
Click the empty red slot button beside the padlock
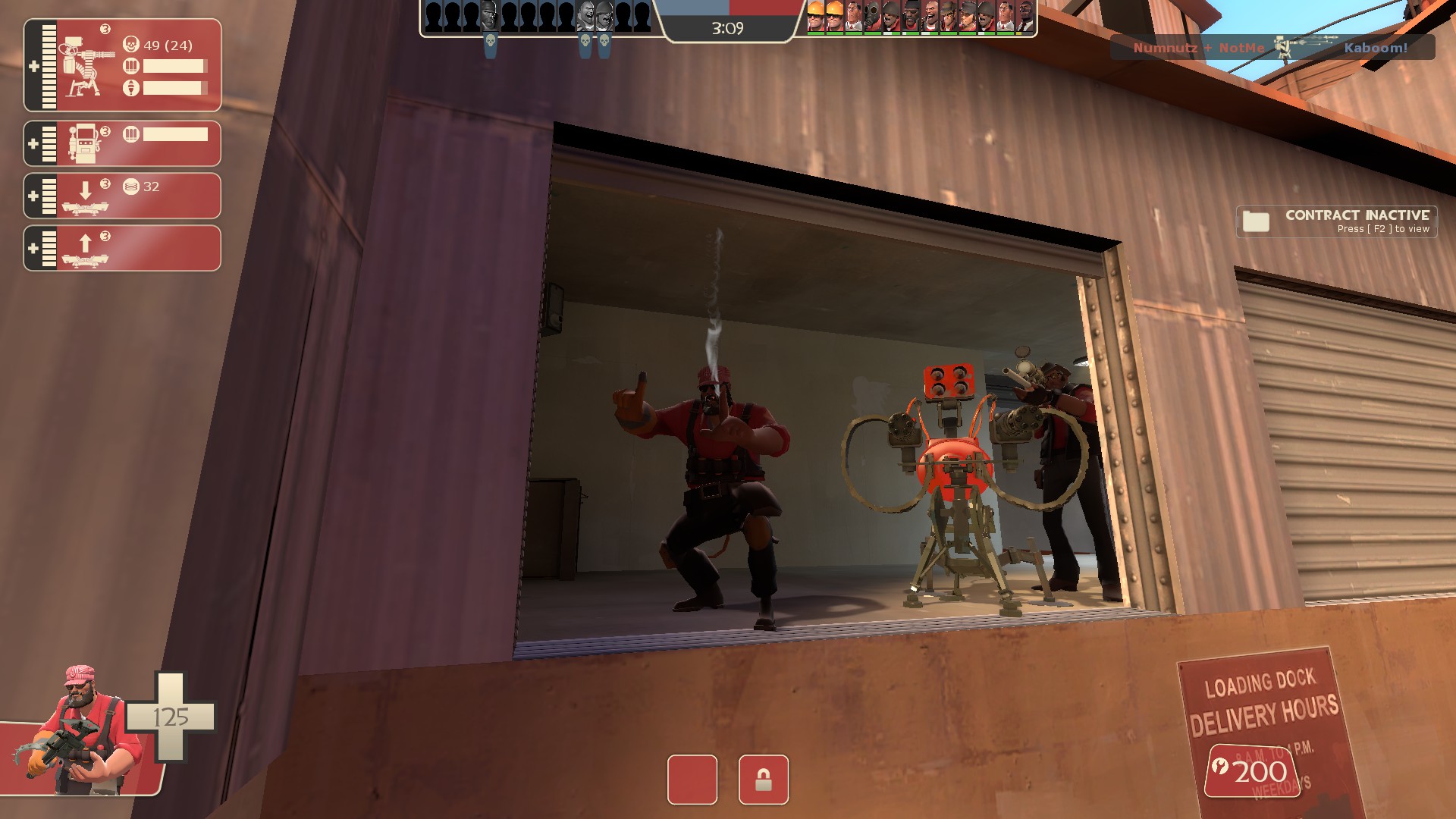pos(691,780)
